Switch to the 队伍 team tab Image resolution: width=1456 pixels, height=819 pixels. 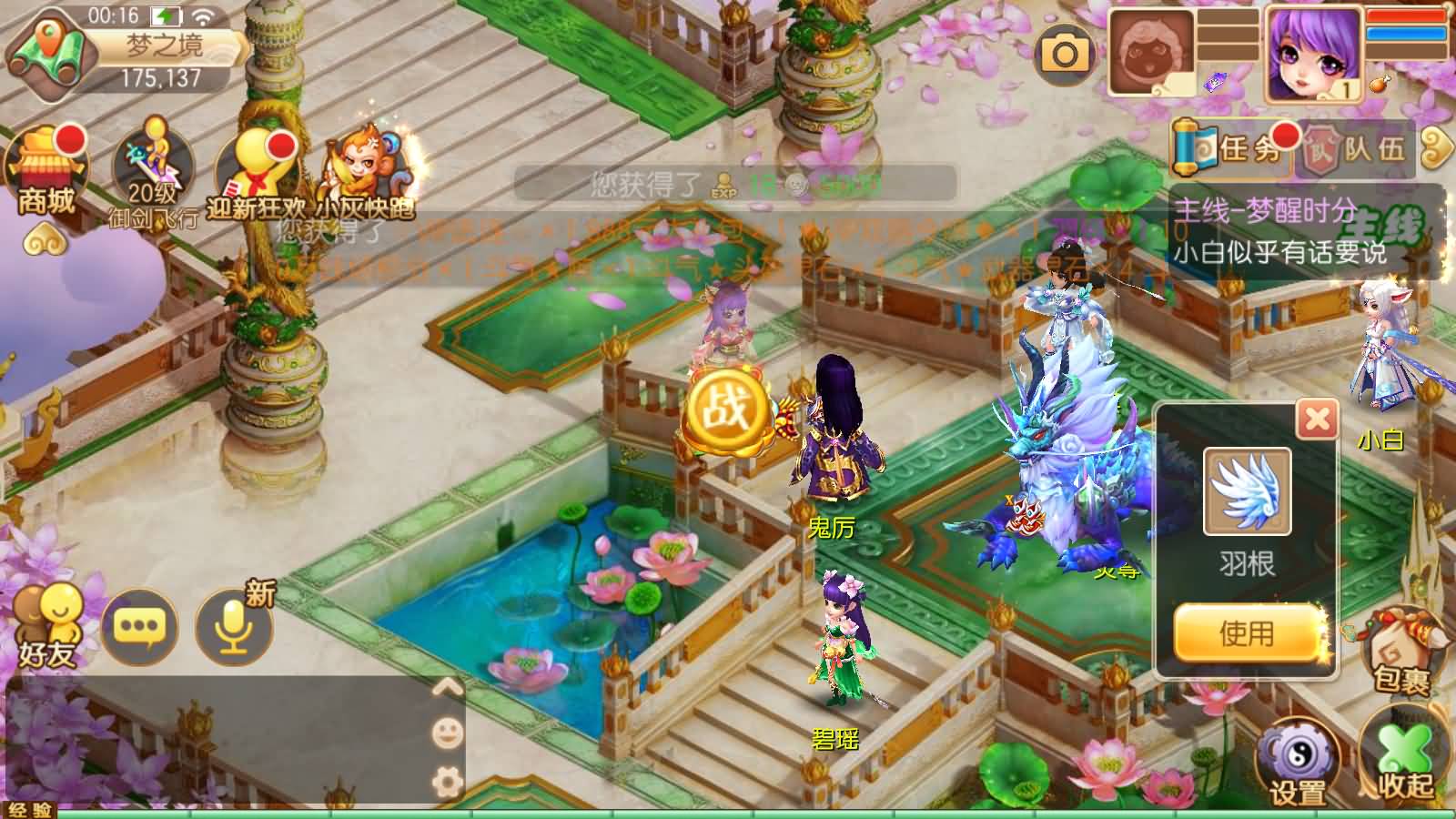(x=1358, y=147)
